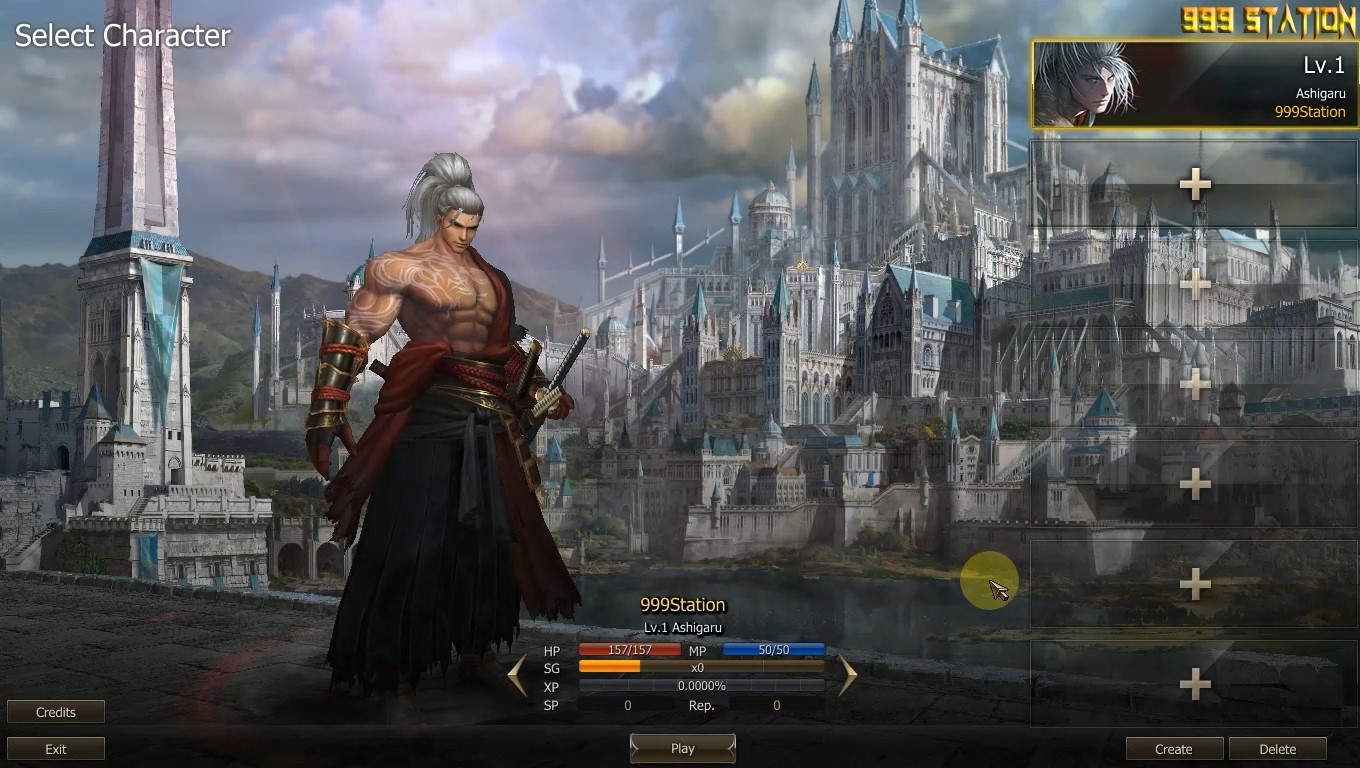Screen dimensions: 1360x768
Task: Rotate character with the right arrow
Action: coord(847,675)
